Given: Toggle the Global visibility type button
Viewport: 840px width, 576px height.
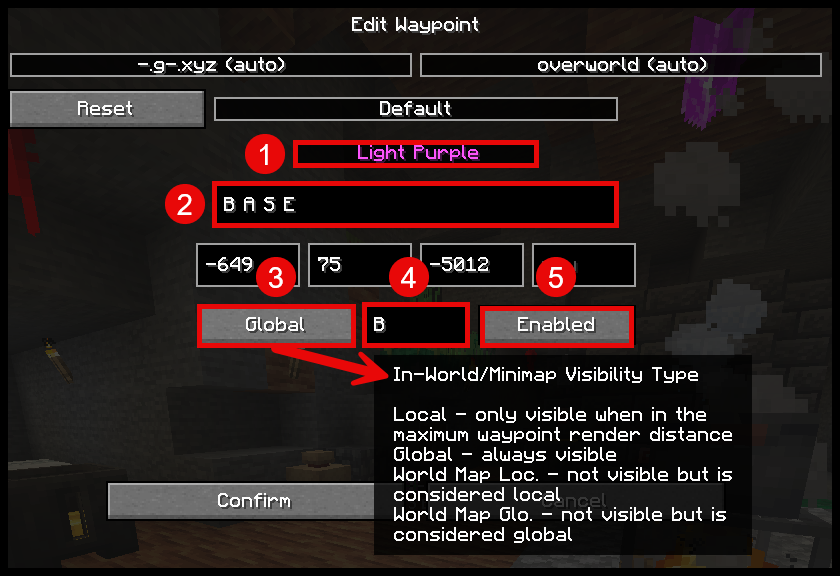Looking at the screenshot, I should coord(276,325).
